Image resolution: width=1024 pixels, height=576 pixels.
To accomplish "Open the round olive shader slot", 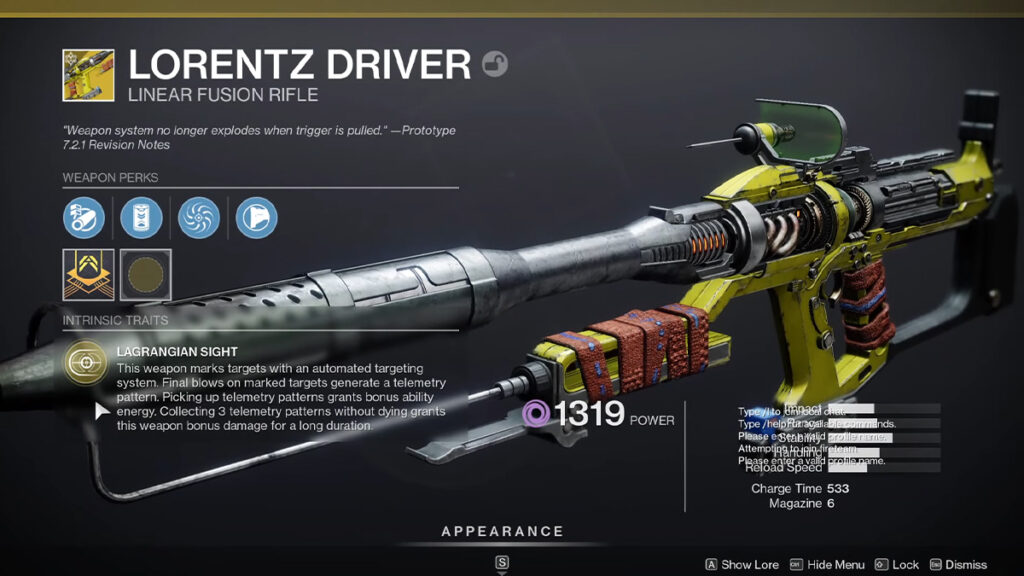I will coord(146,274).
